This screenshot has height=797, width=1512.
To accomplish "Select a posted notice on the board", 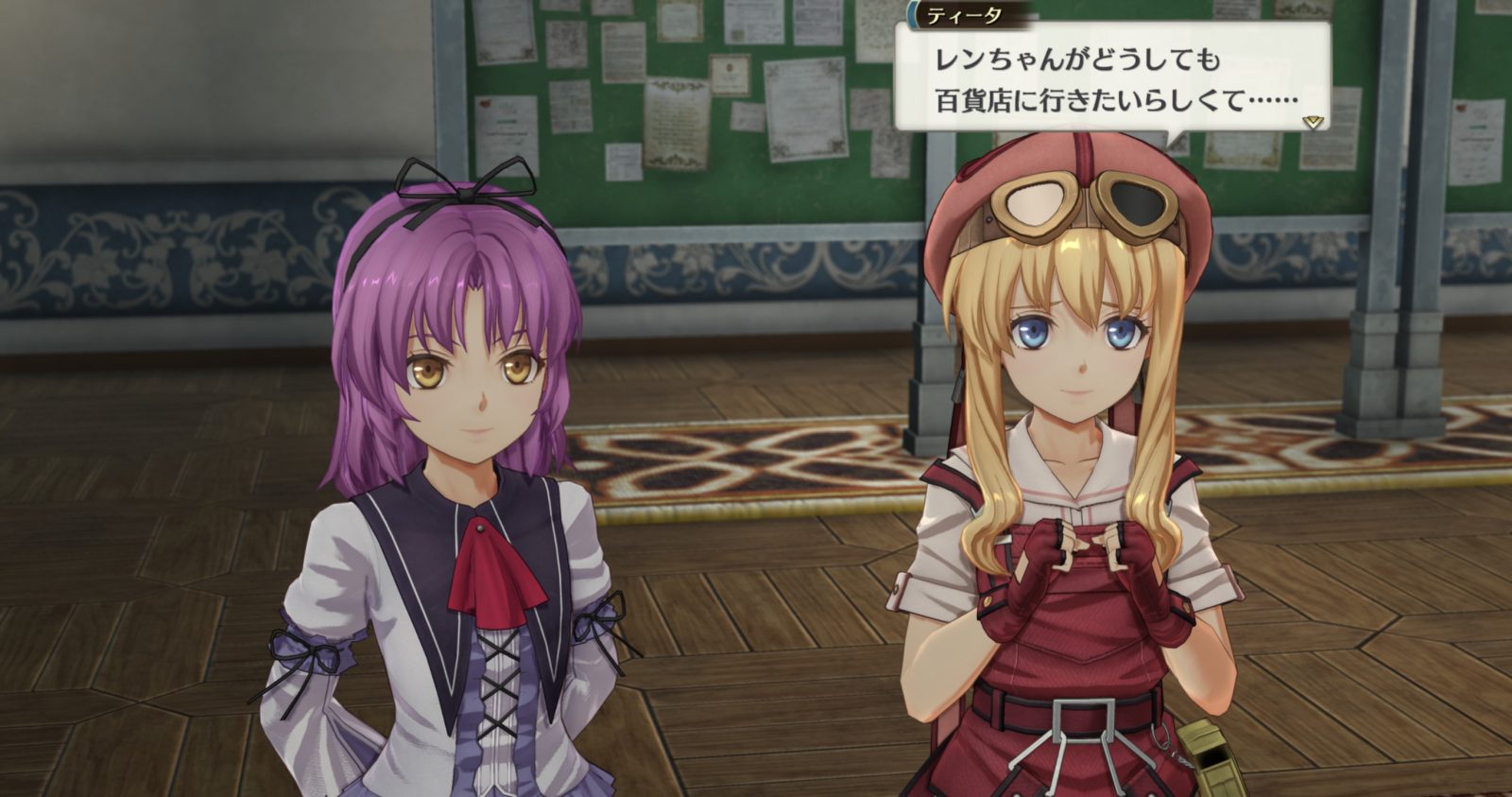I will tap(676, 123).
